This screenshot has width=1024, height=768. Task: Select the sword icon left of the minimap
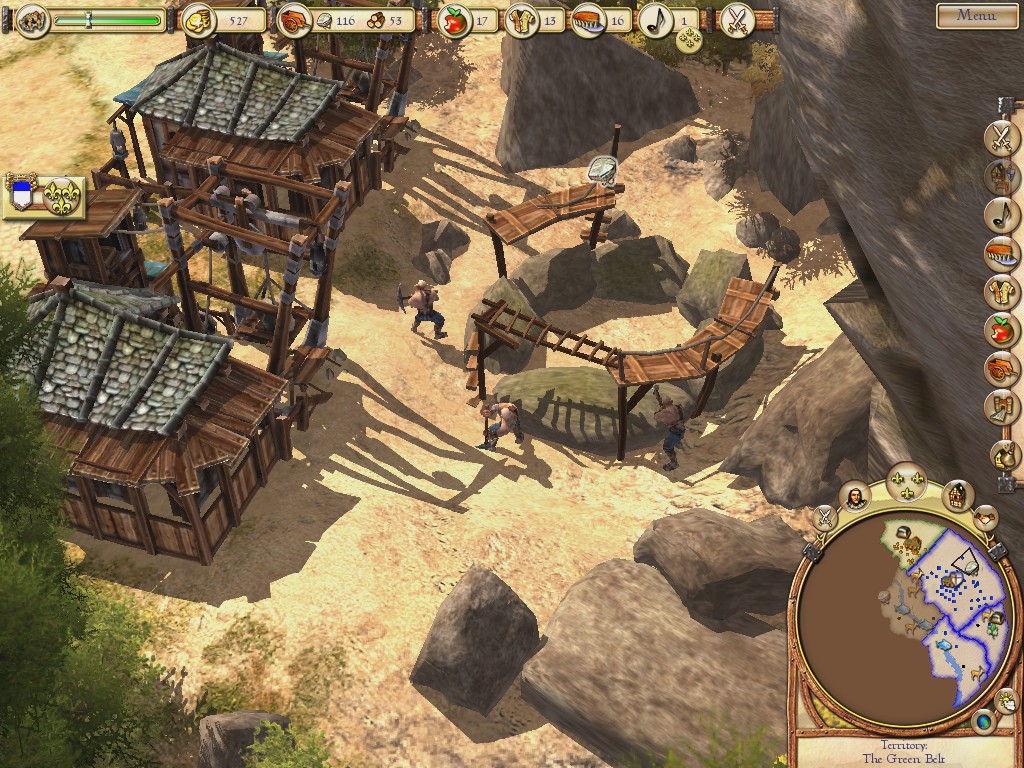click(824, 517)
